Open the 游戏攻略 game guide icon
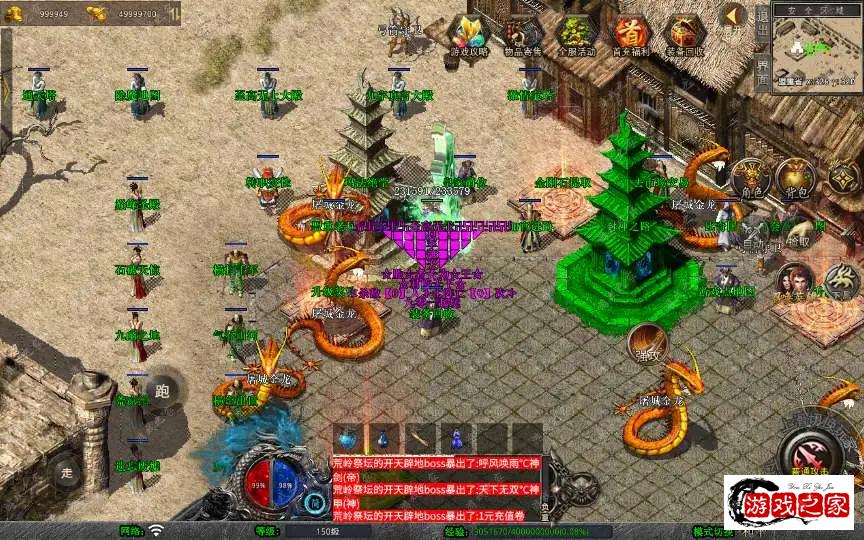864x540 pixels. (x=470, y=36)
